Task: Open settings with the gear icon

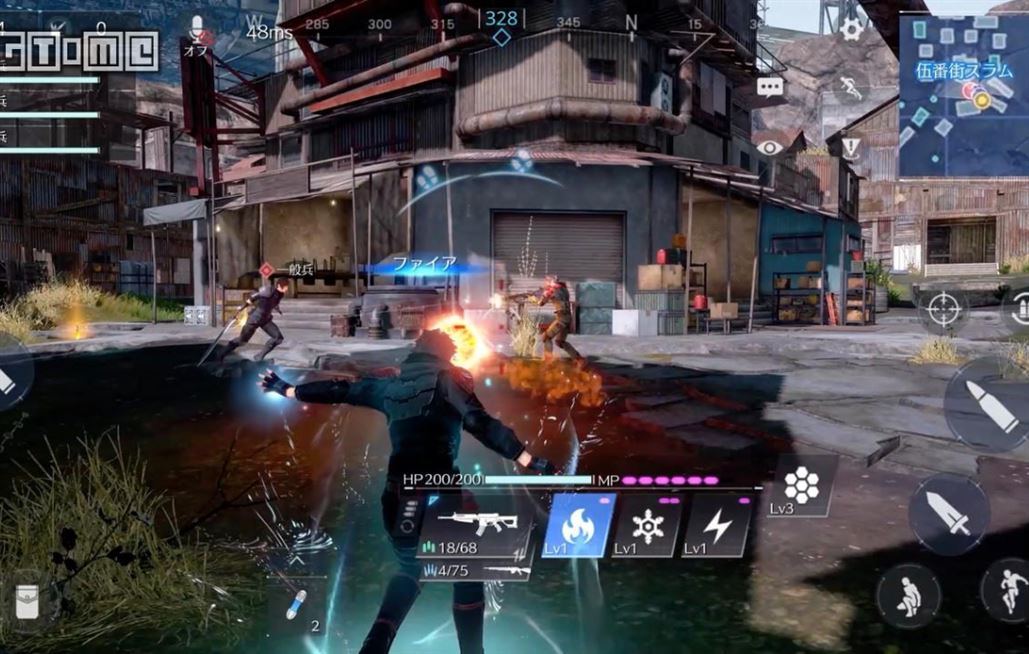Action: coord(851,29)
